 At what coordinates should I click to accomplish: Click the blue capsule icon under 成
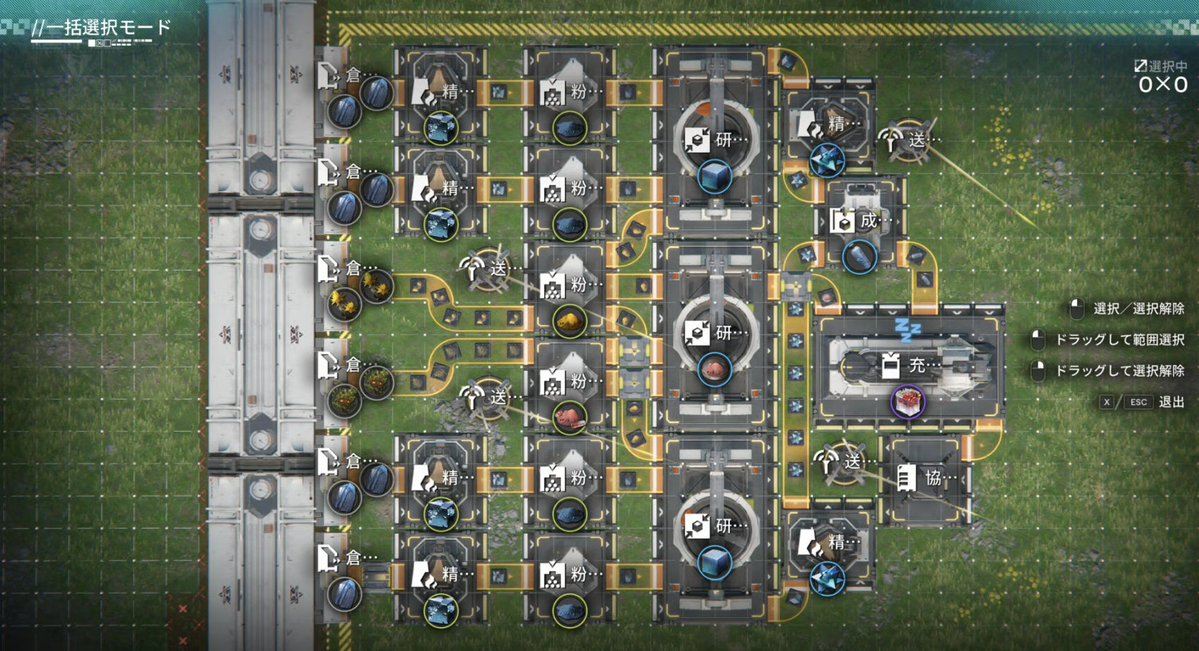click(x=859, y=257)
